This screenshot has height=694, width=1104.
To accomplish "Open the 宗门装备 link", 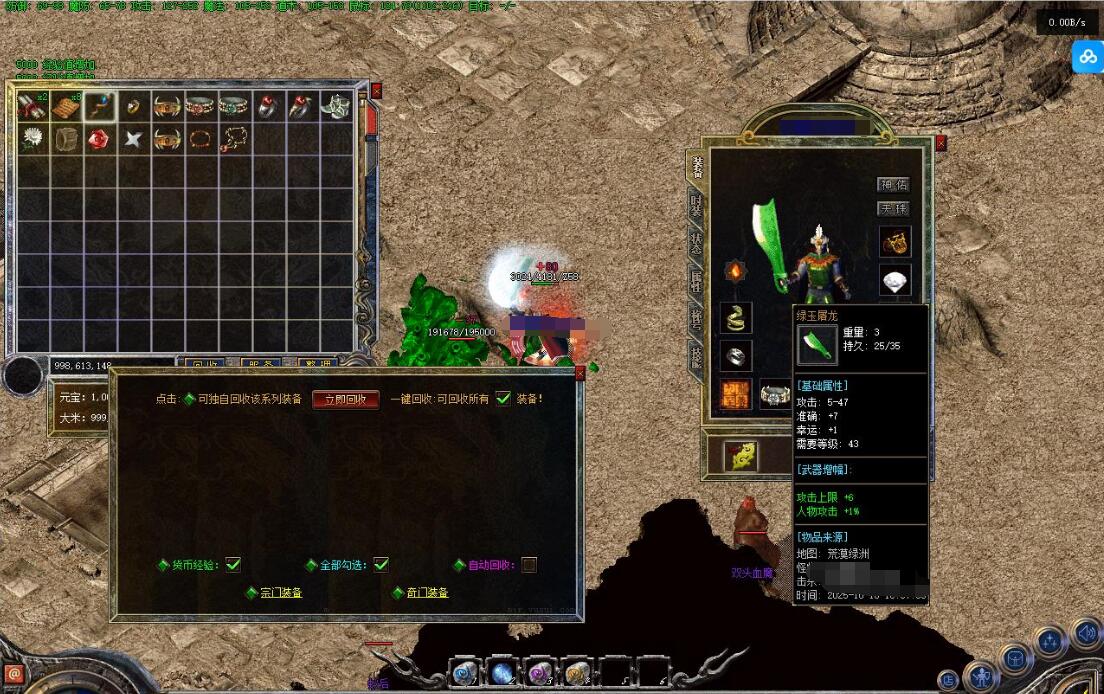I will (x=281, y=593).
